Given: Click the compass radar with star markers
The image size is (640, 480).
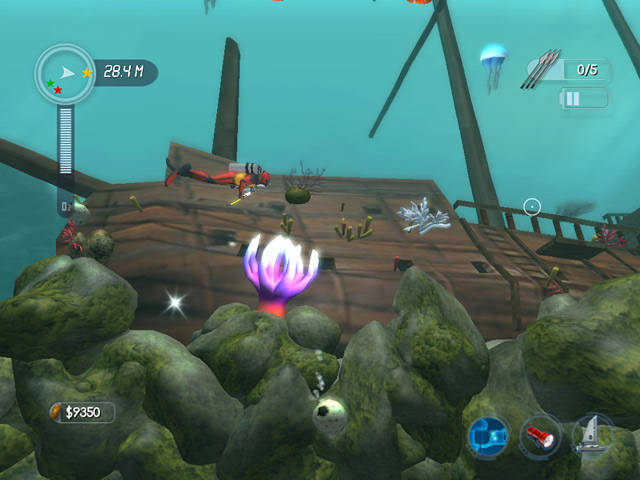Looking at the screenshot, I should click(x=65, y=74).
